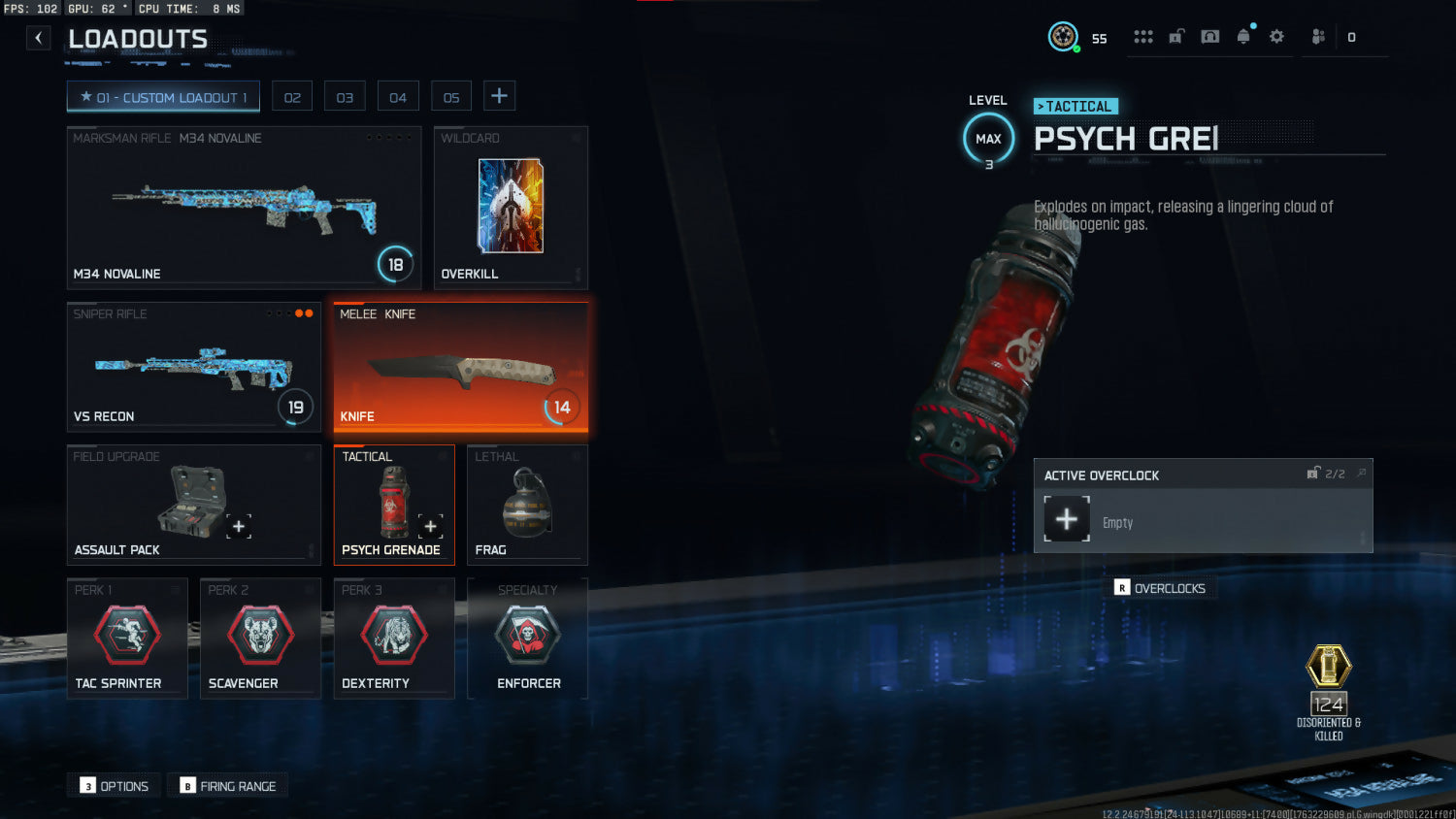Select the Custom Loadout 1 tab
The image size is (1456, 819).
tap(163, 97)
